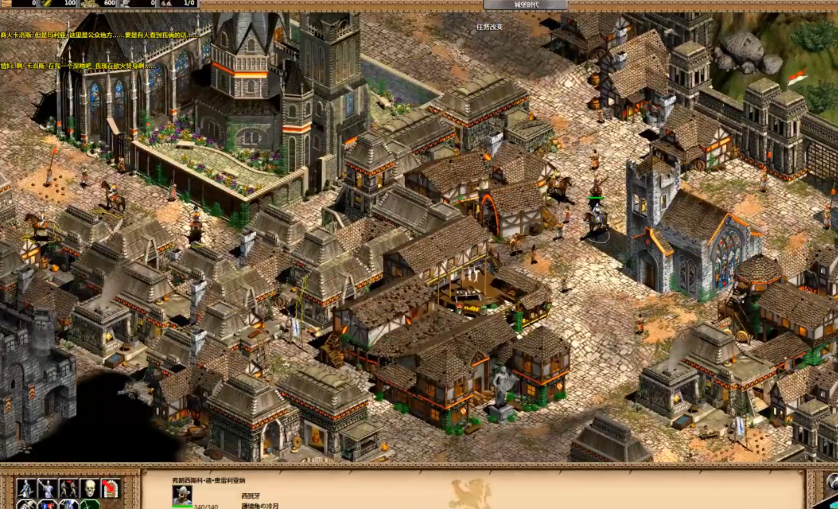
Task: Activate the follow command icon
Action: coord(67,489)
